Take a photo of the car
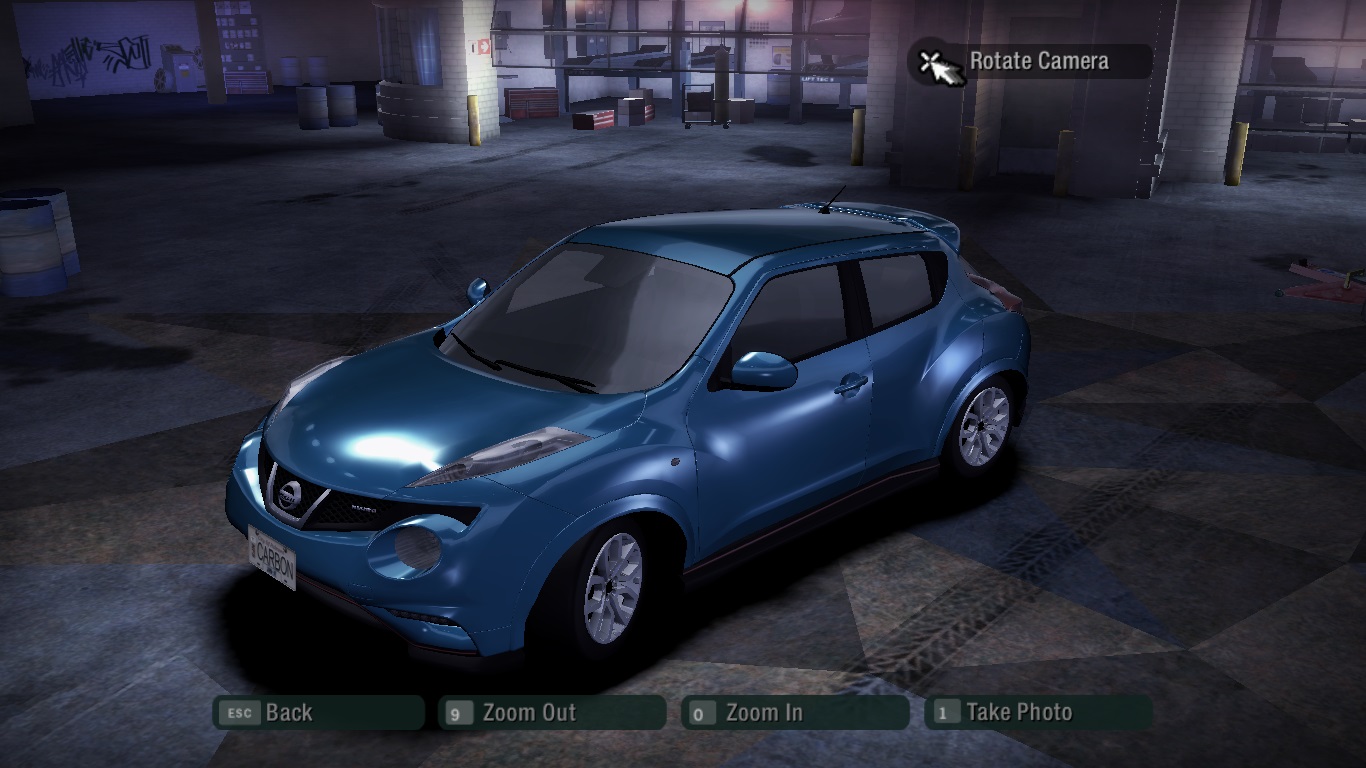This screenshot has height=768, width=1366. click(x=1038, y=713)
